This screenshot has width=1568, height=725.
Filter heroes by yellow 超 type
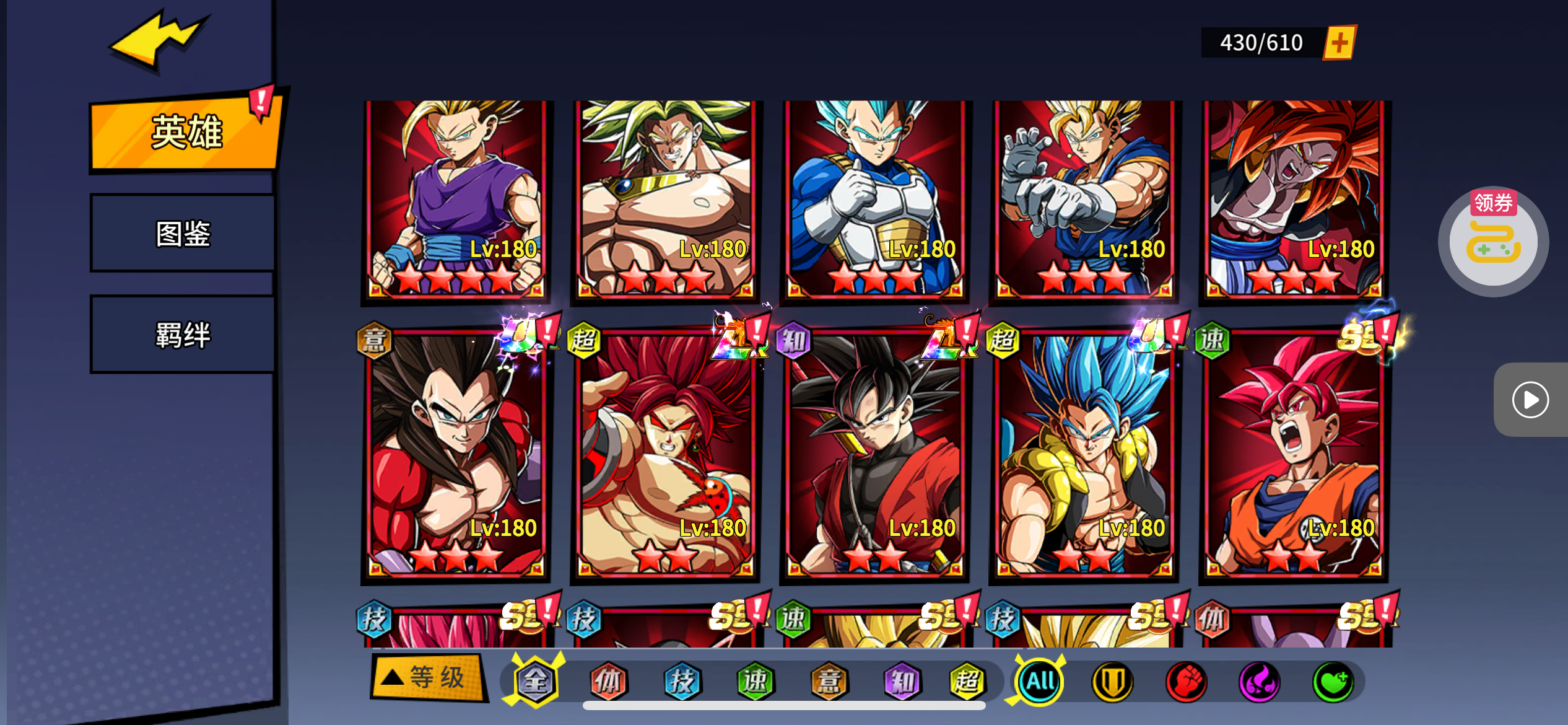[967, 682]
